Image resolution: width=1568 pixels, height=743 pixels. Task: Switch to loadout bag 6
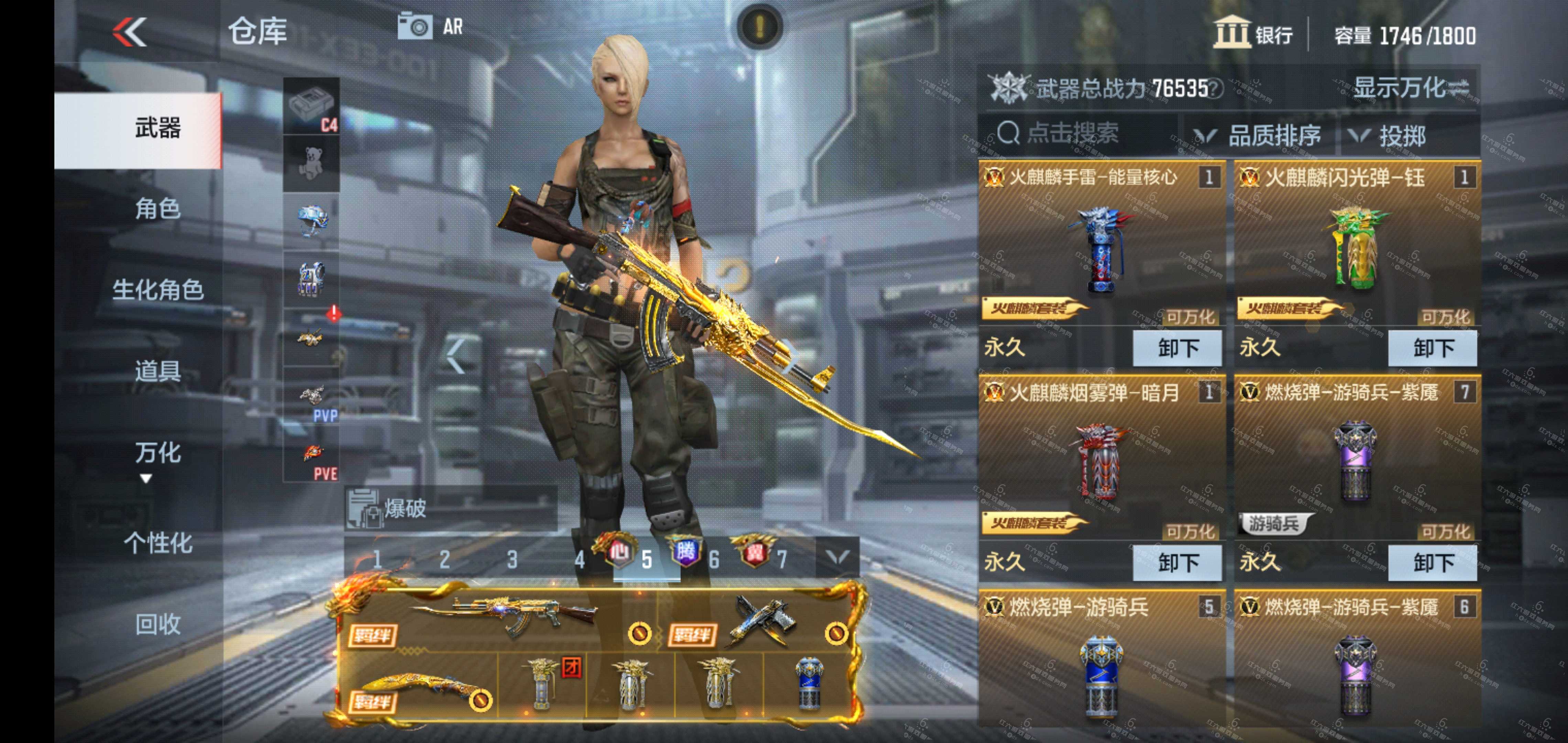714,558
